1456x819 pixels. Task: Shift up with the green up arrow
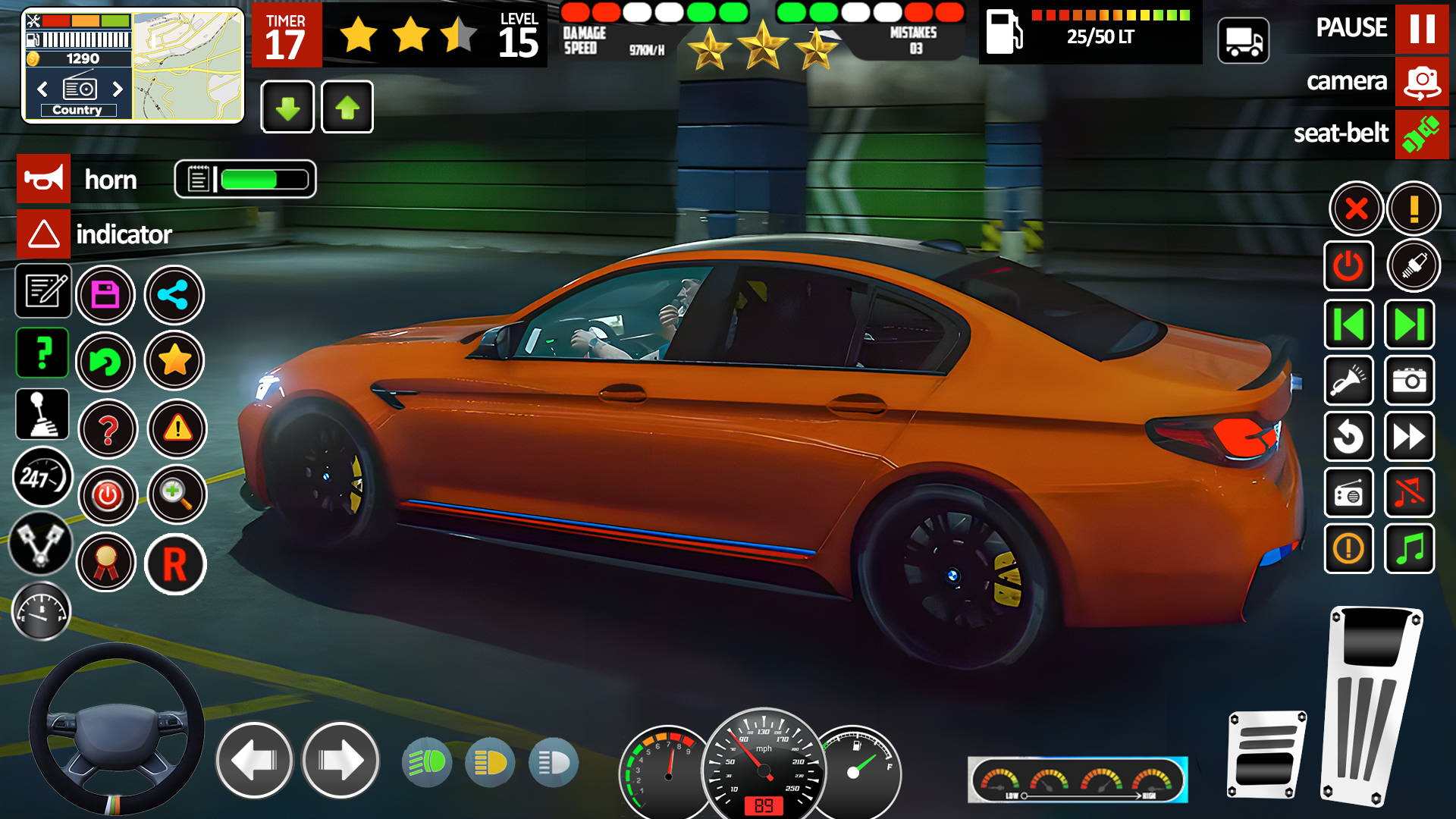[x=347, y=107]
